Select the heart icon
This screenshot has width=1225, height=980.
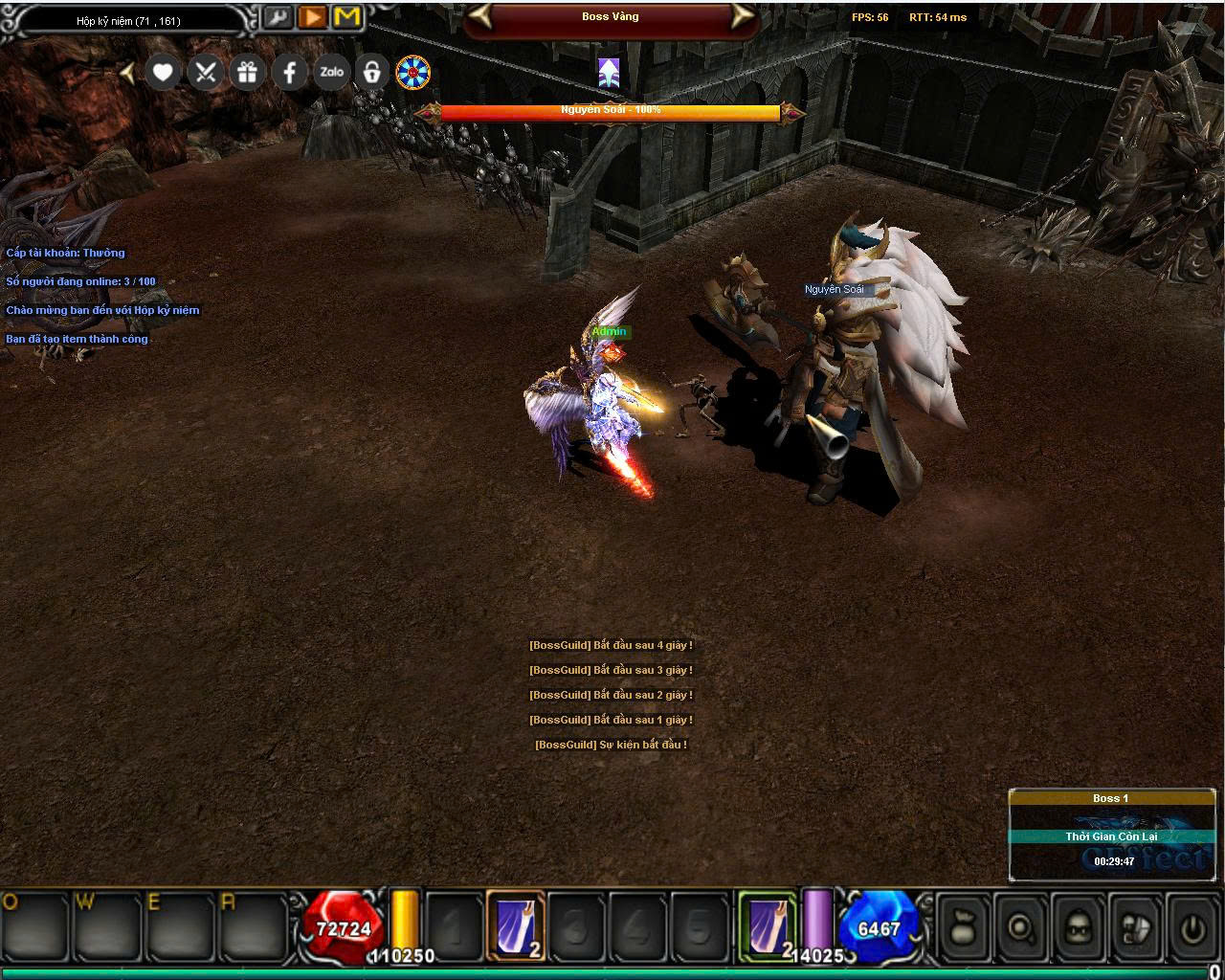[163, 73]
